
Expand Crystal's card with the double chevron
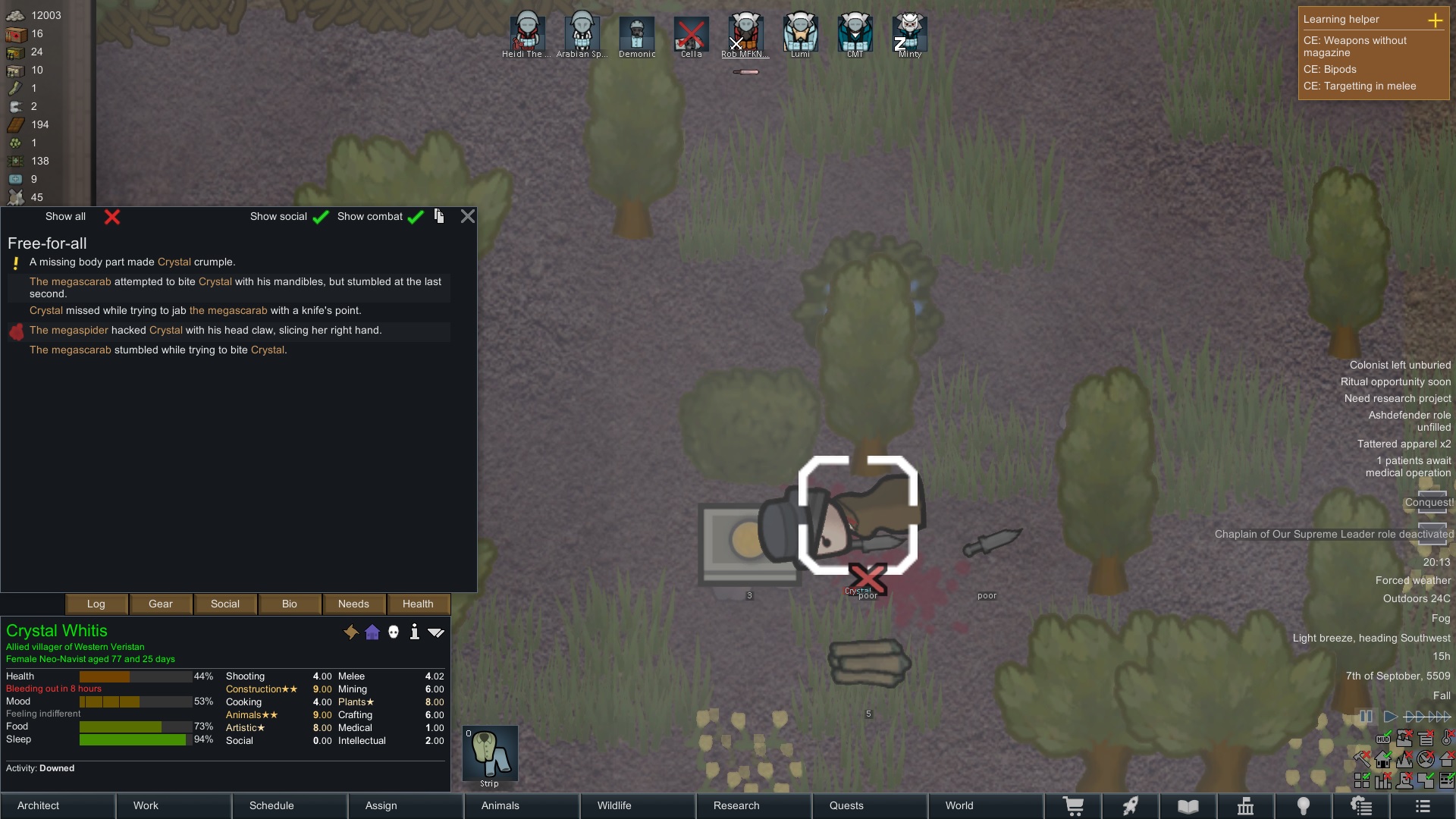pos(437,632)
